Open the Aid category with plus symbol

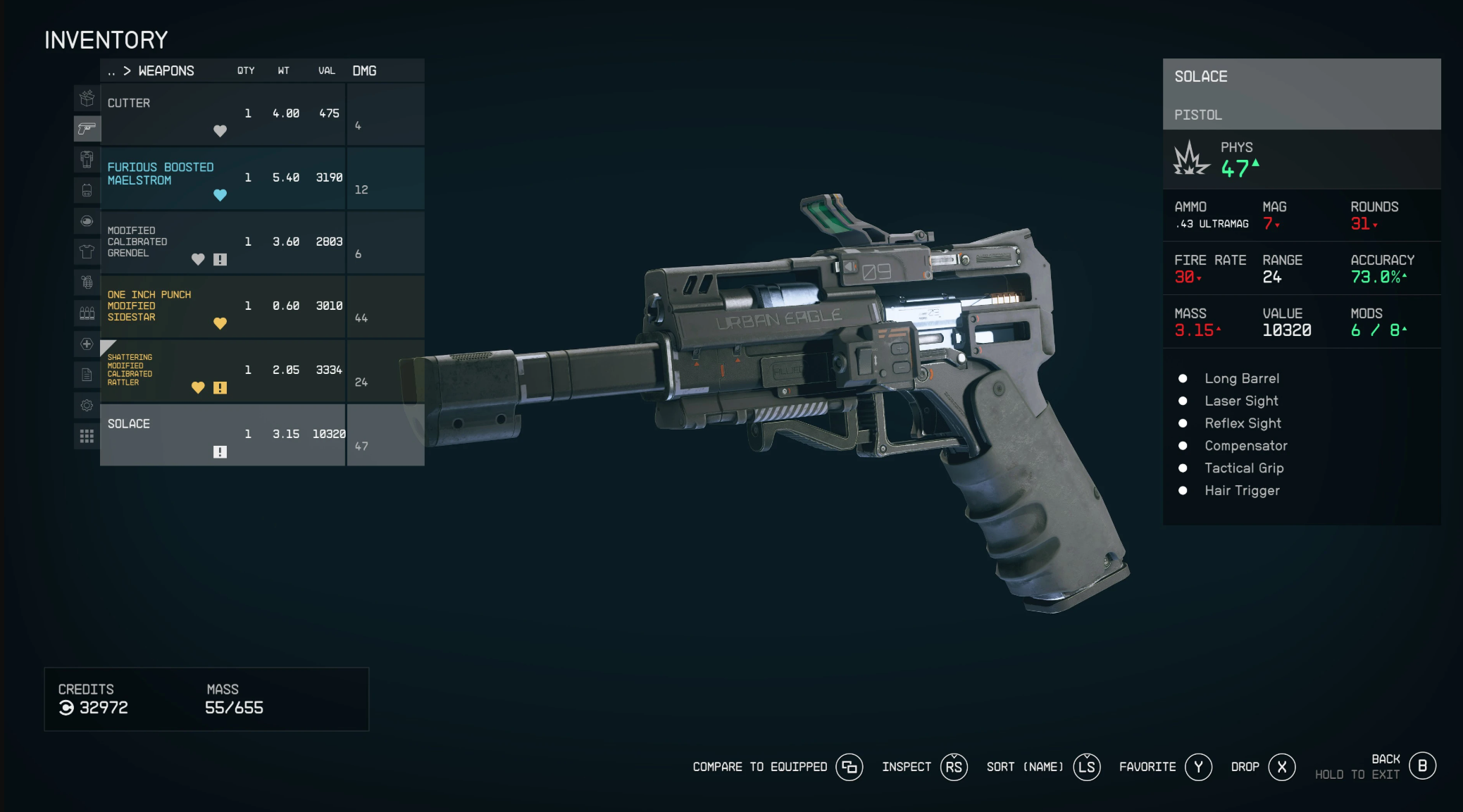tap(87, 344)
